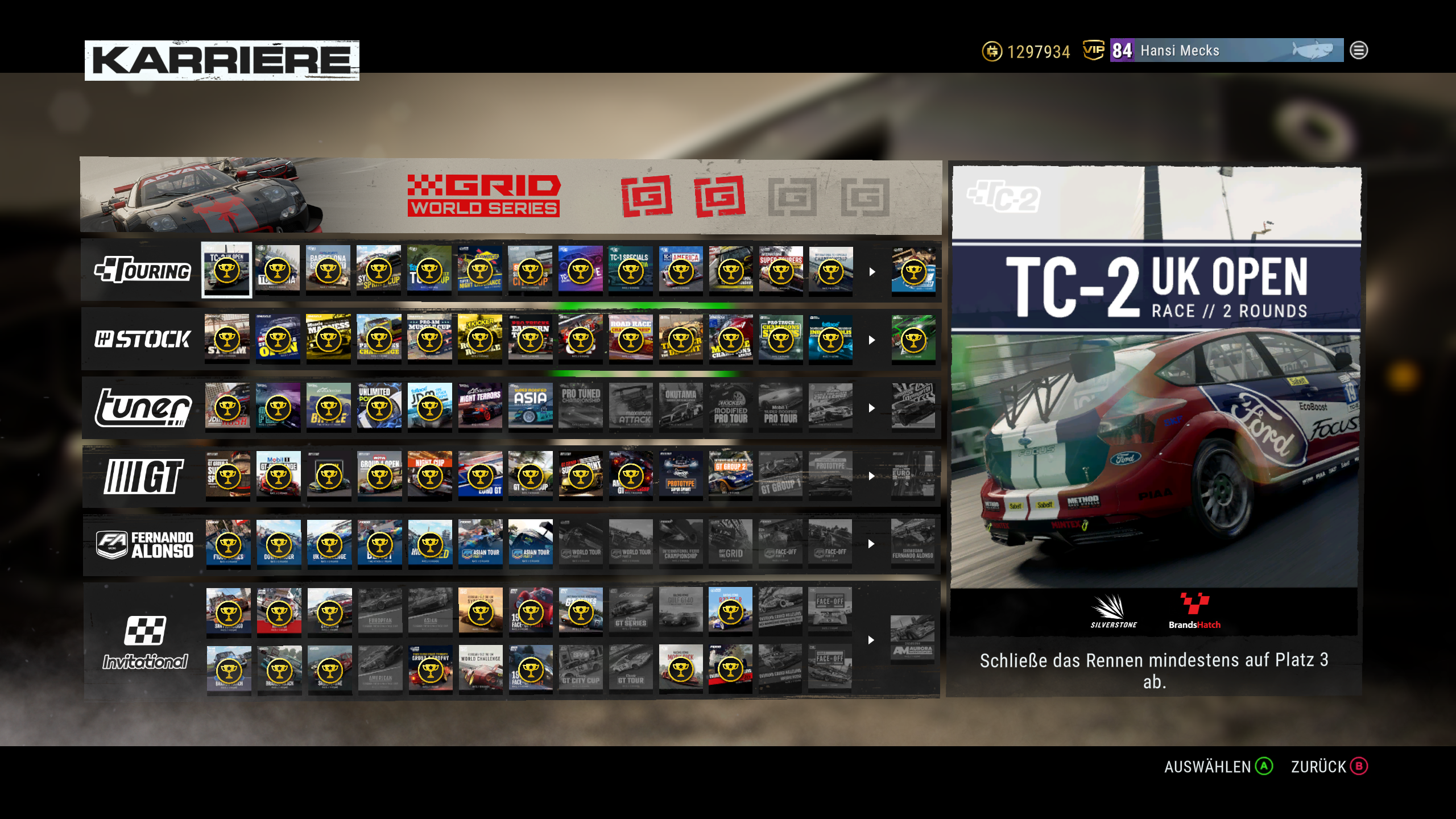
Task: Select the Tuner category logo
Action: [x=142, y=408]
